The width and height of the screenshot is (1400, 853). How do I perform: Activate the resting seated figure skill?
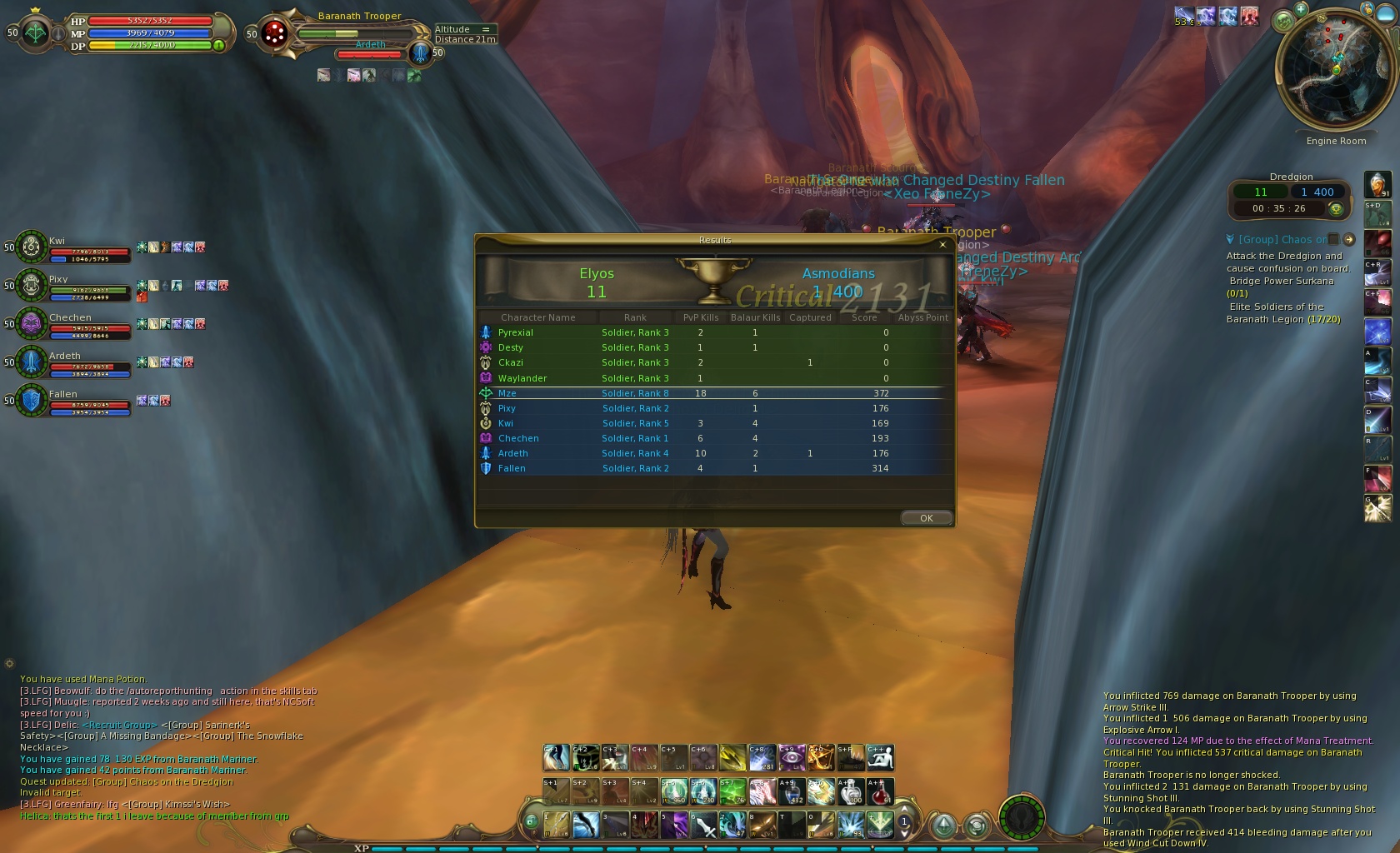click(x=880, y=757)
